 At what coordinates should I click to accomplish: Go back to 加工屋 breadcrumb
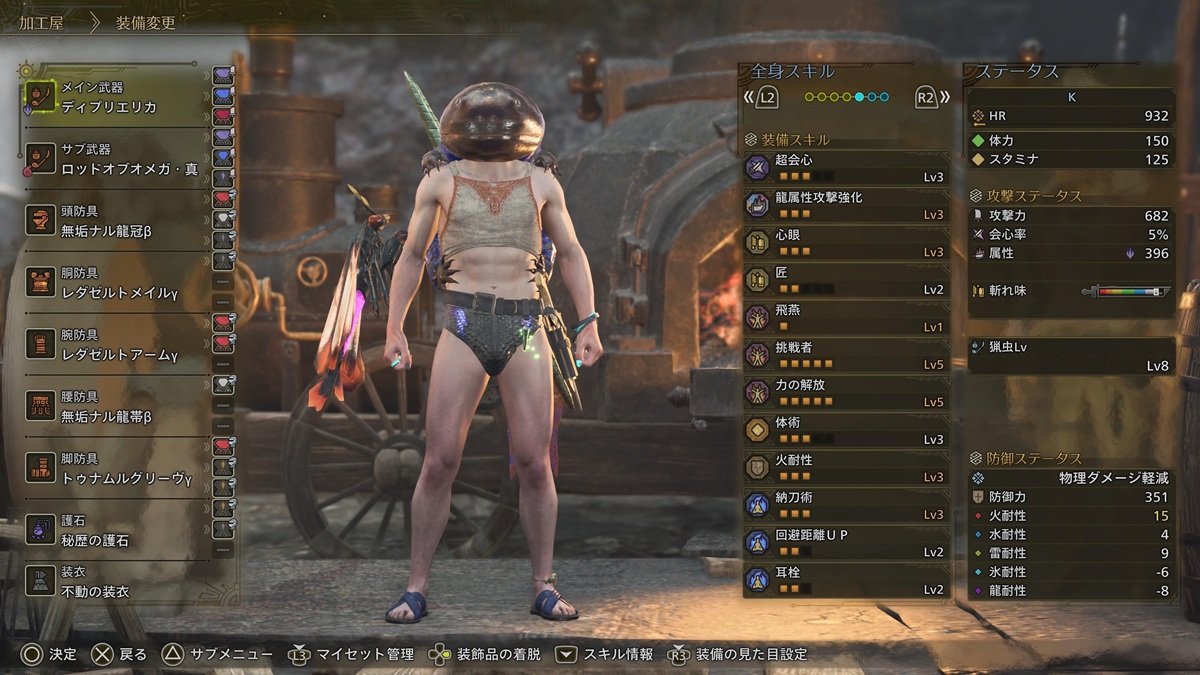tap(42, 23)
